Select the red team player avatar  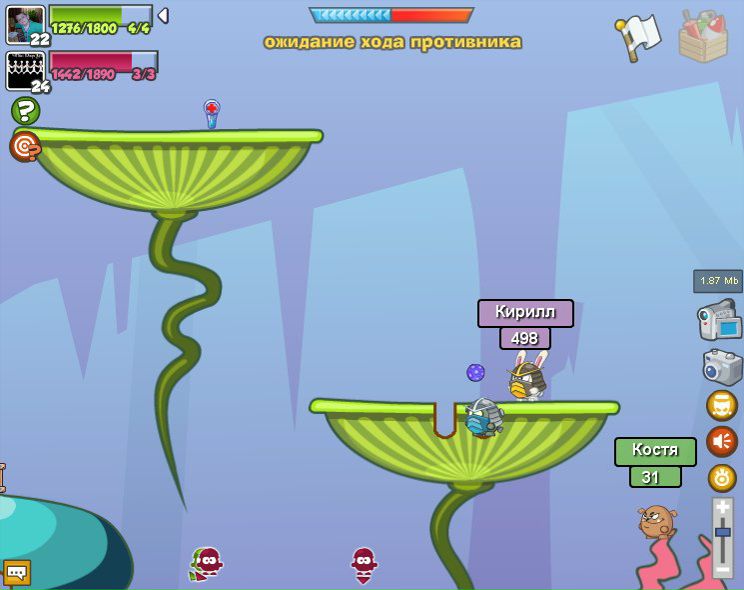pos(25,71)
